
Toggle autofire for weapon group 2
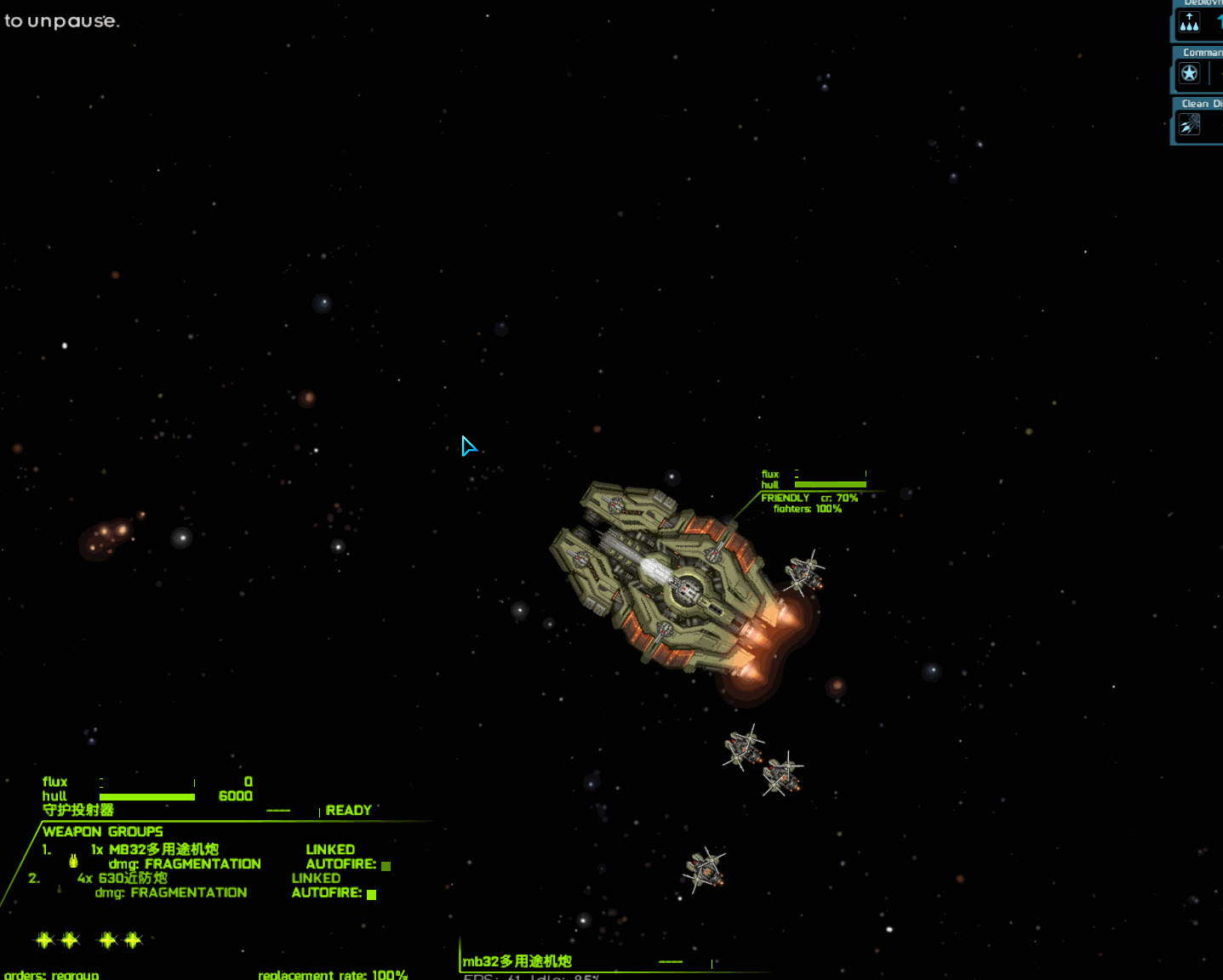tap(371, 894)
